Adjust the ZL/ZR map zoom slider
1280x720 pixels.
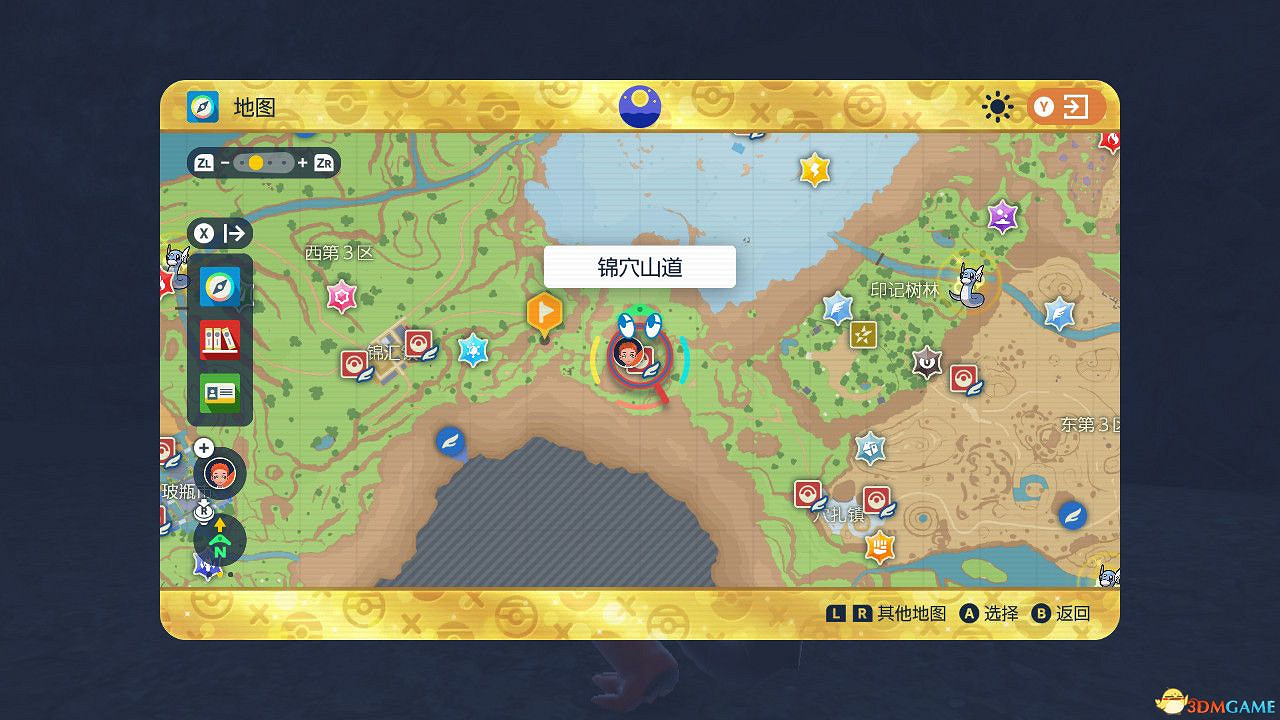pyautogui.click(x=265, y=162)
